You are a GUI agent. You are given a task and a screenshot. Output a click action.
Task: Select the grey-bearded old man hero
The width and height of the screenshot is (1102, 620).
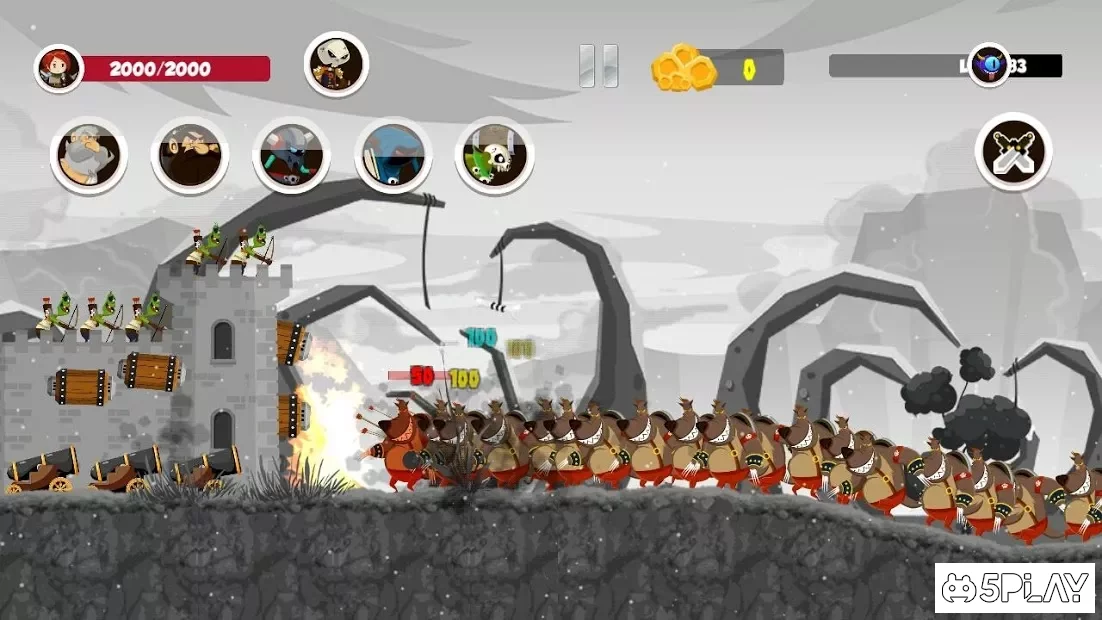(88, 156)
